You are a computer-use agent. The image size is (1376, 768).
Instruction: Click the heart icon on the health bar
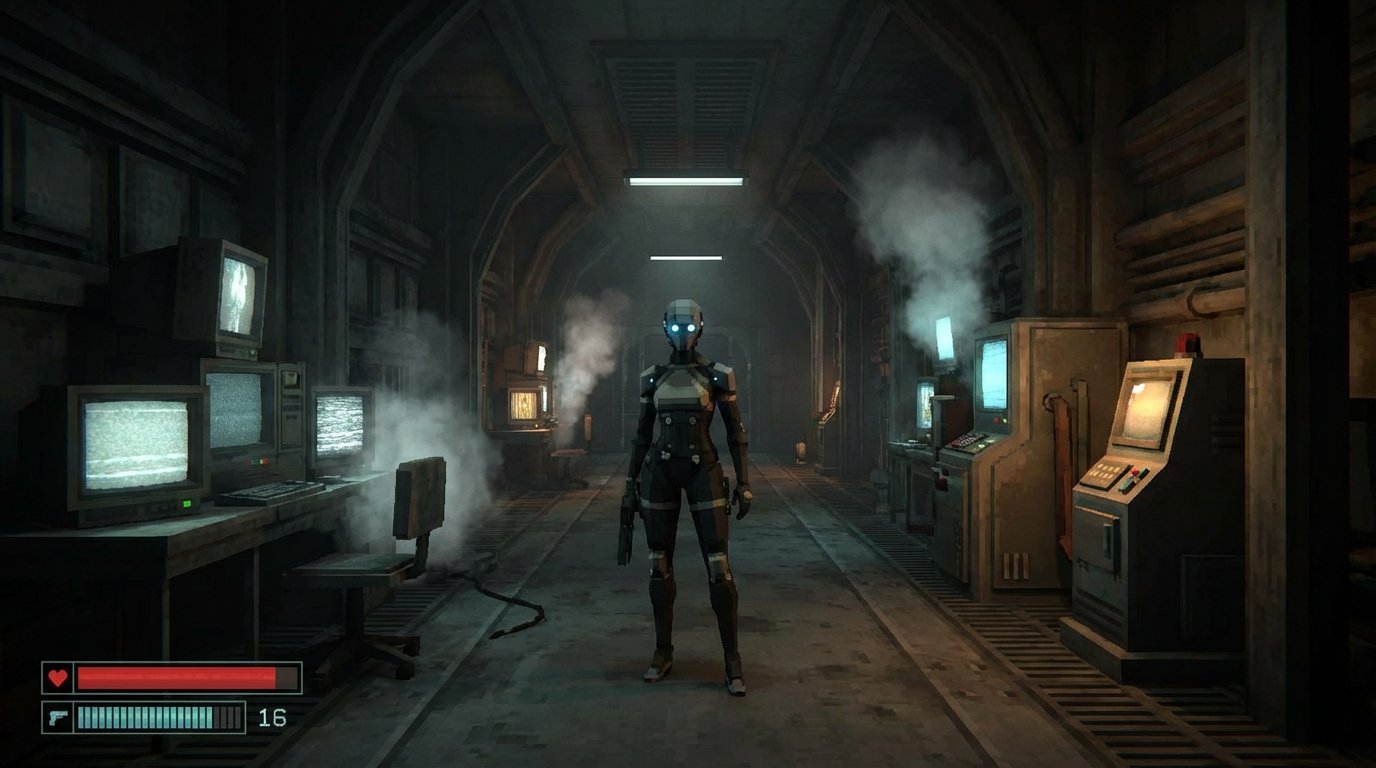point(60,677)
